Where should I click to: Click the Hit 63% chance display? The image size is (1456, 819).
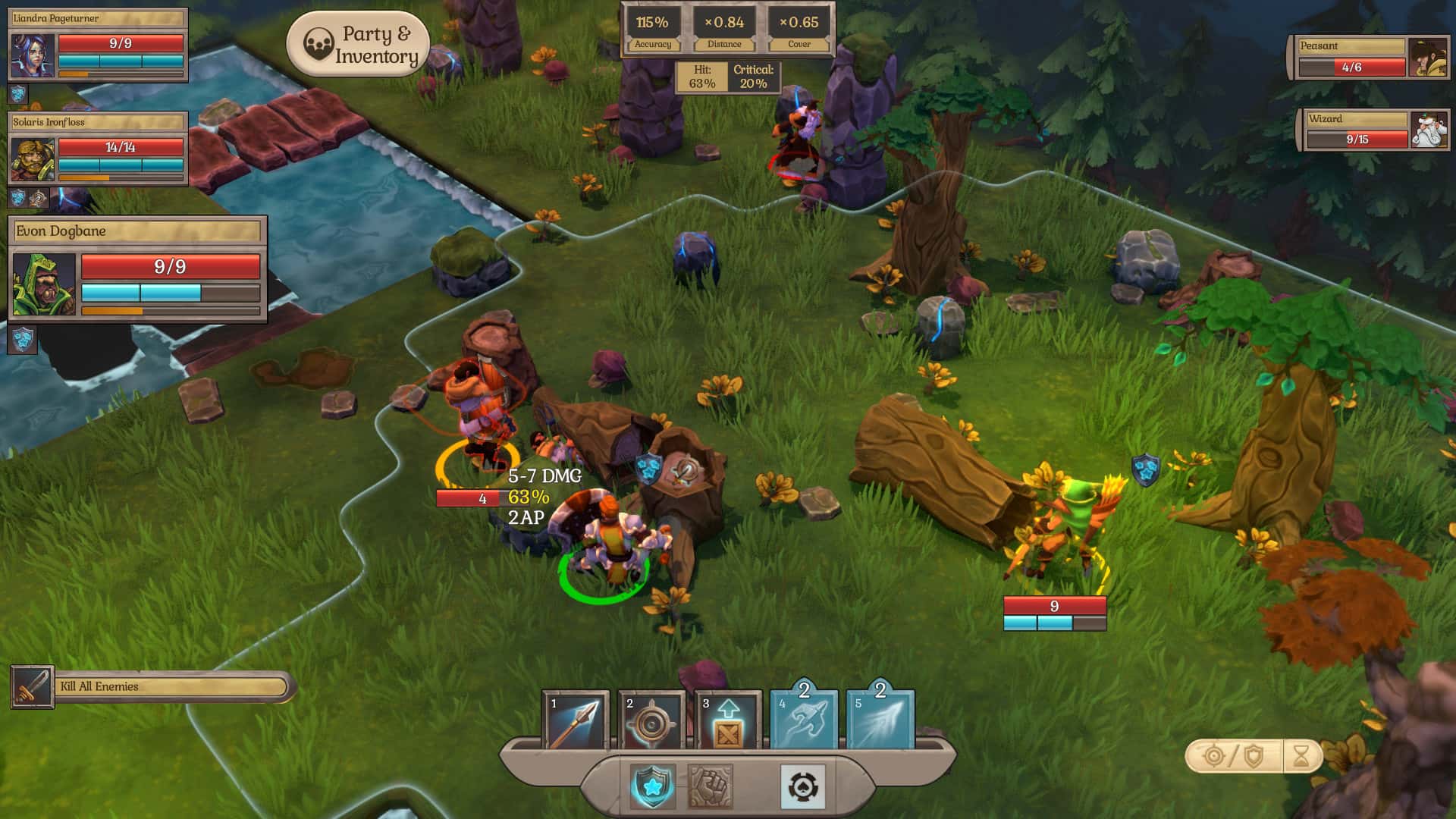[x=703, y=75]
